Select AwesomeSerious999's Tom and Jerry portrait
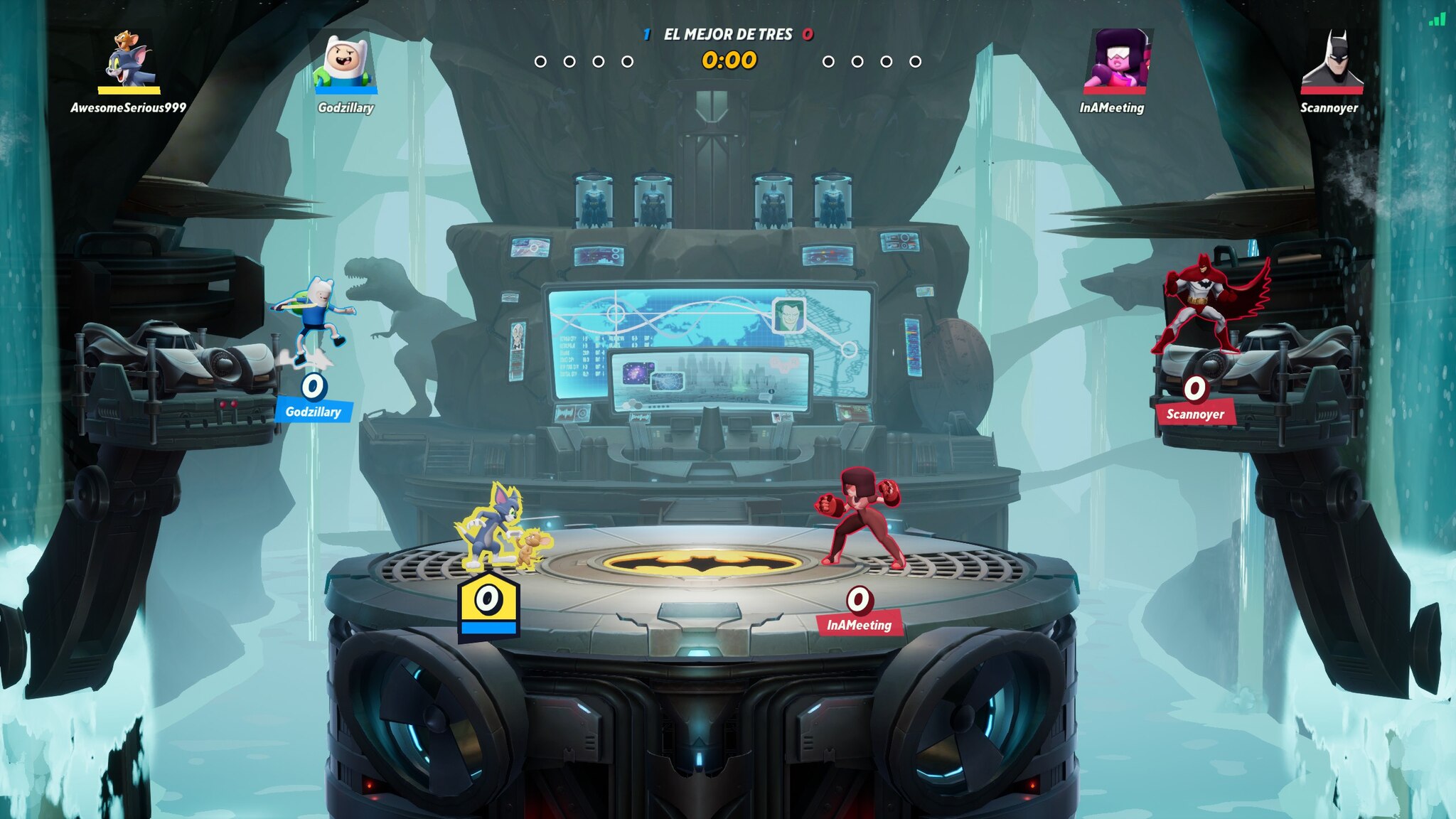Screen dimensions: 1456x819 tap(129, 58)
